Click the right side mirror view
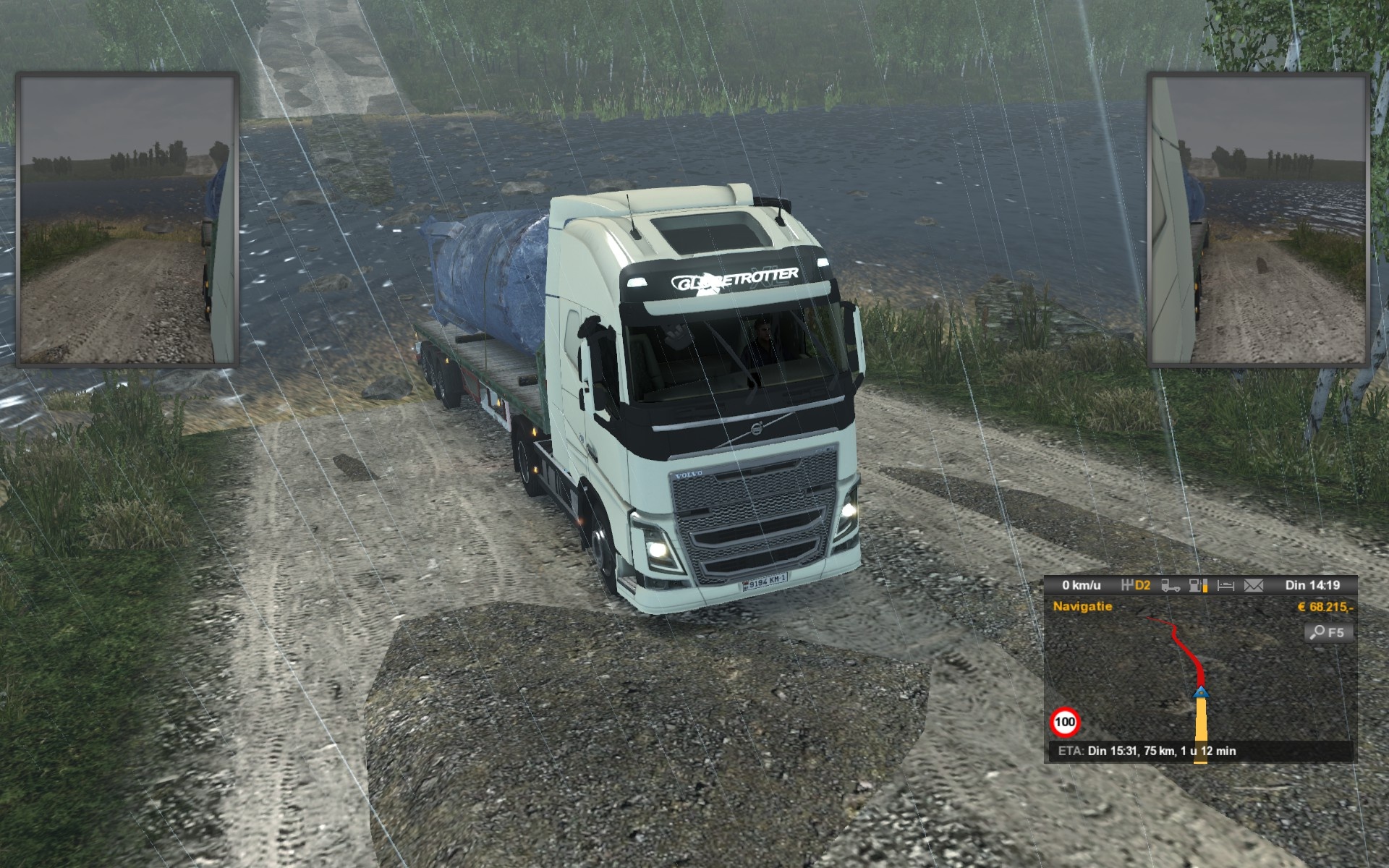This screenshot has height=868, width=1389. [x=1258, y=219]
